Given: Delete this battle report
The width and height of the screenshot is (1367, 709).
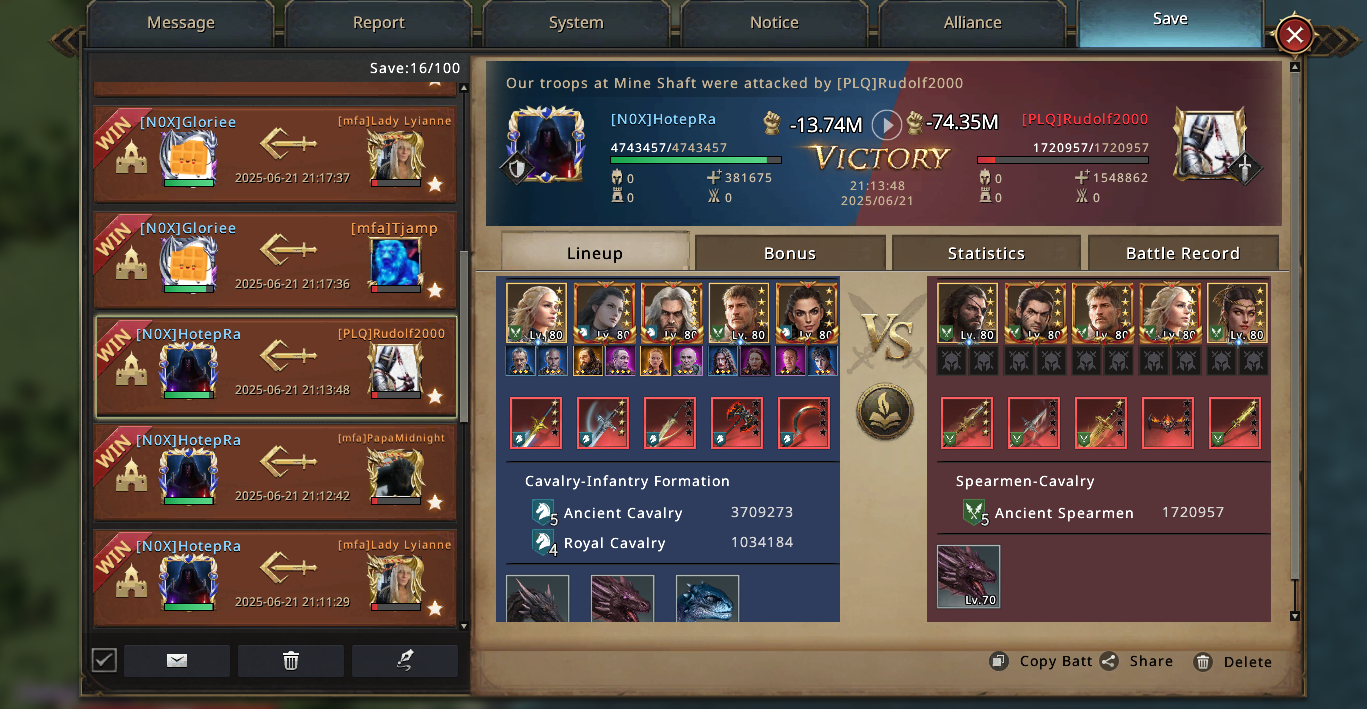Looking at the screenshot, I should 1233,661.
